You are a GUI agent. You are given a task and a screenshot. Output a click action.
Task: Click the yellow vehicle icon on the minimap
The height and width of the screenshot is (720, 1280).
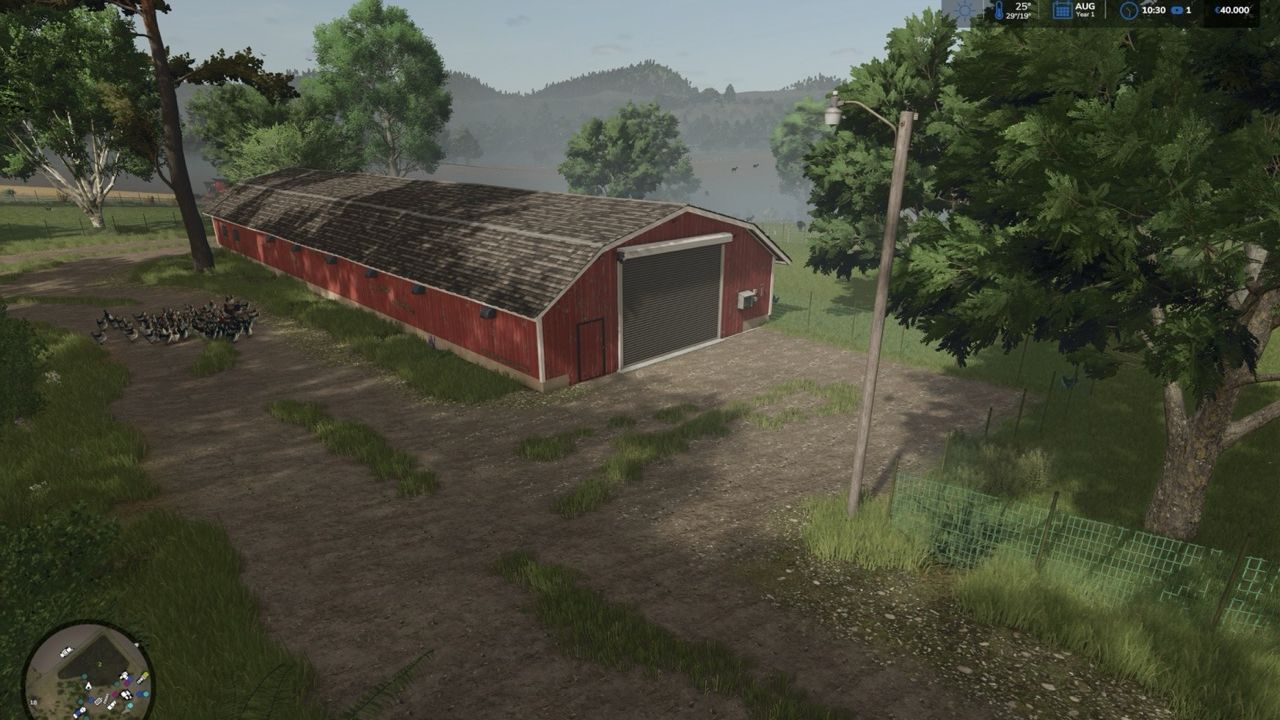pyautogui.click(x=145, y=674)
